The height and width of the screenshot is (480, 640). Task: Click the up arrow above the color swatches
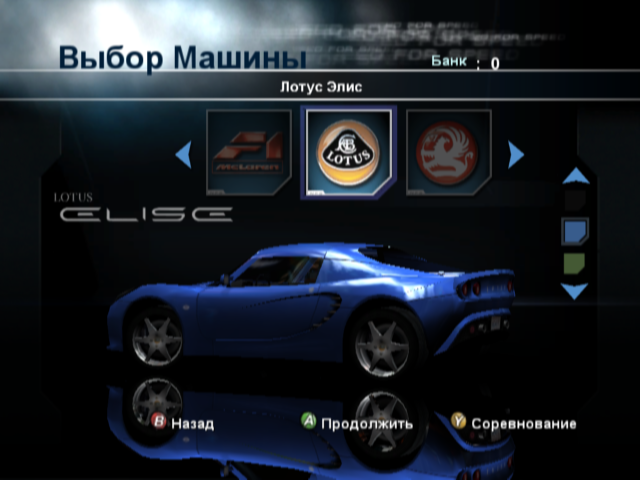pyautogui.click(x=575, y=177)
